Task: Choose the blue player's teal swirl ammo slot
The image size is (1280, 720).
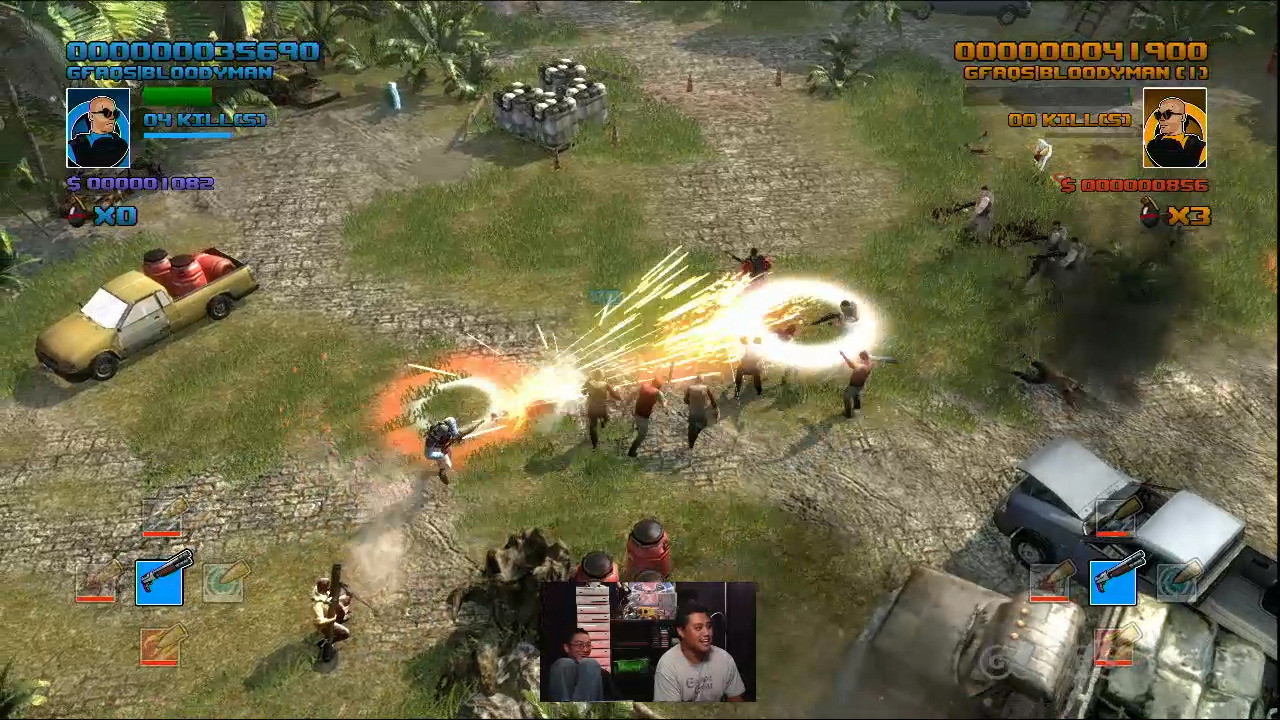Action: [x=224, y=580]
